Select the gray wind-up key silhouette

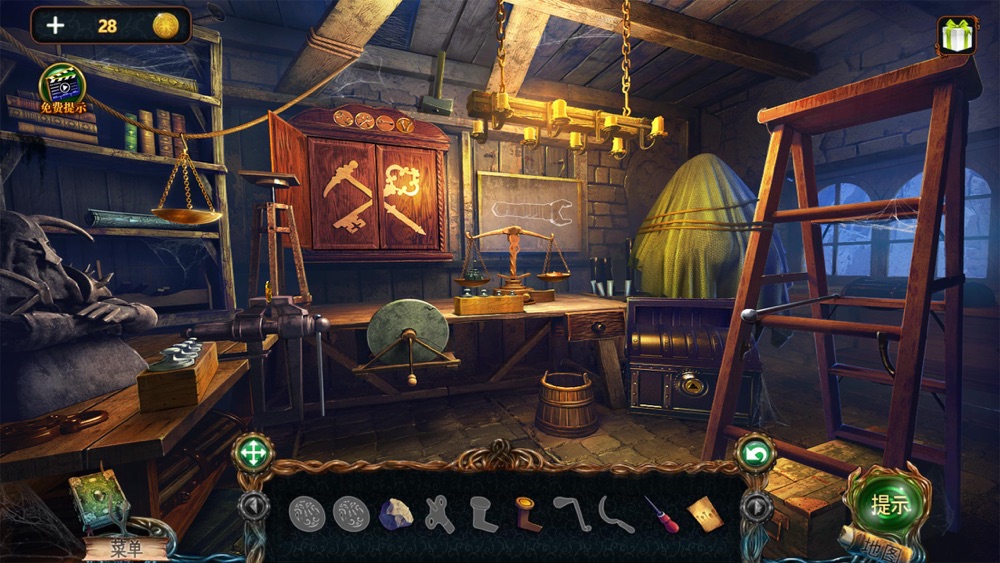pos(439,514)
